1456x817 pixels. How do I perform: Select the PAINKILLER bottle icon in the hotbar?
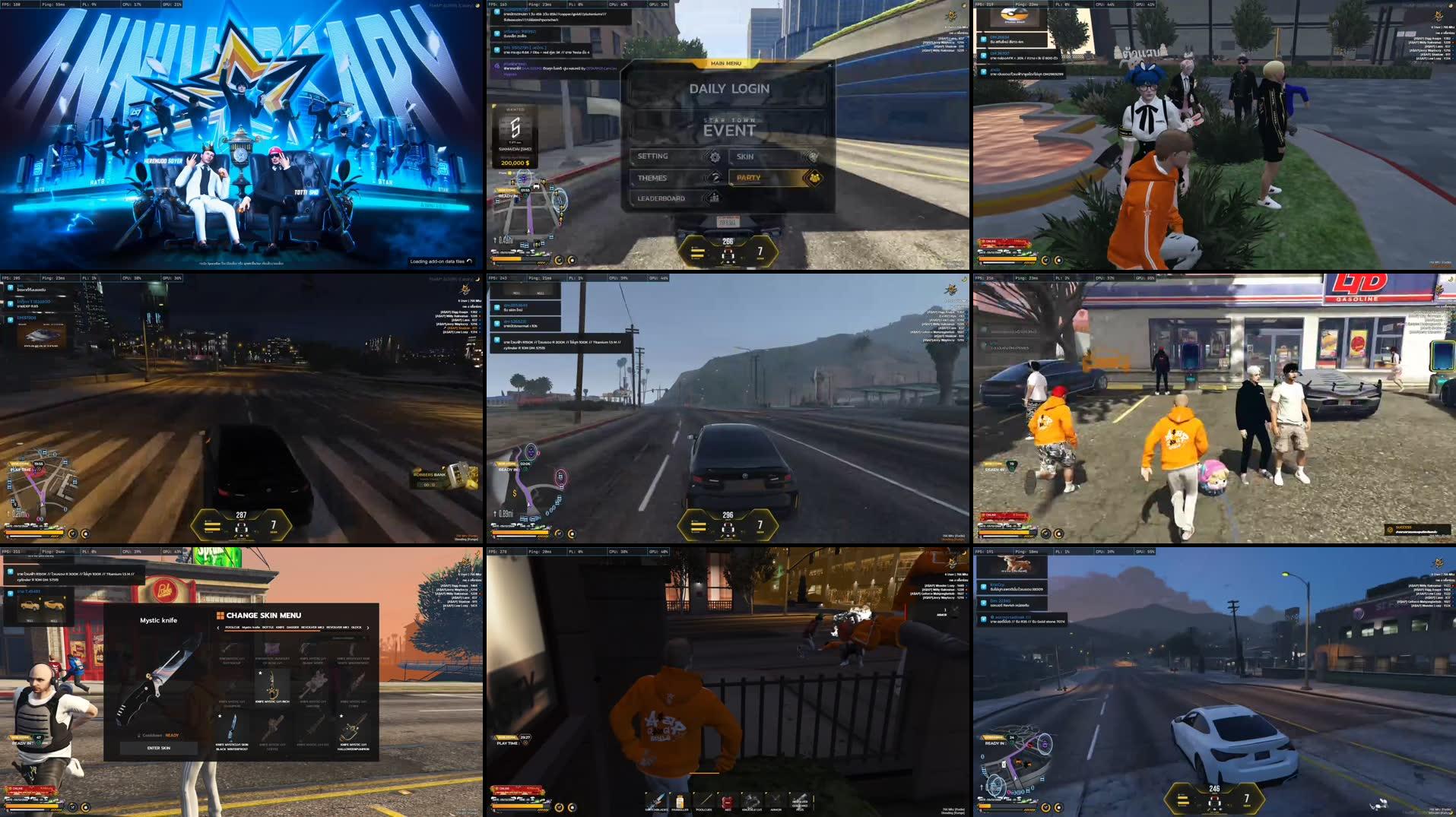tap(680, 800)
